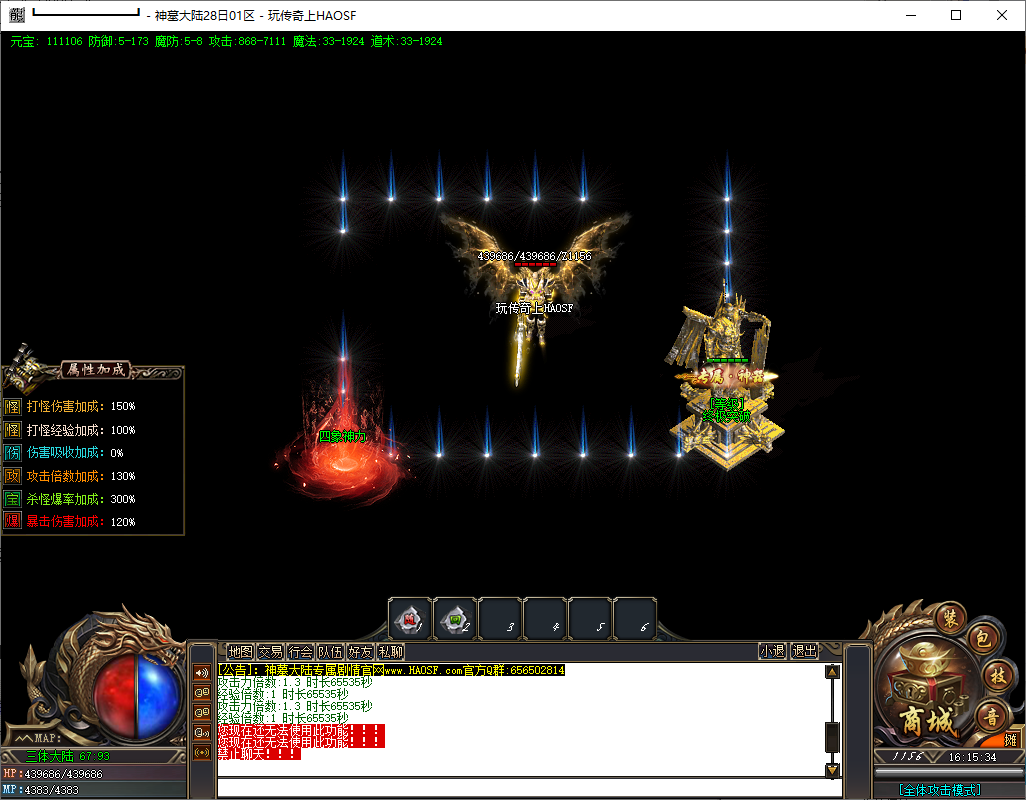Screen dimensions: 1026x800
Task: Click the 小退 logout button
Action: pos(772,651)
